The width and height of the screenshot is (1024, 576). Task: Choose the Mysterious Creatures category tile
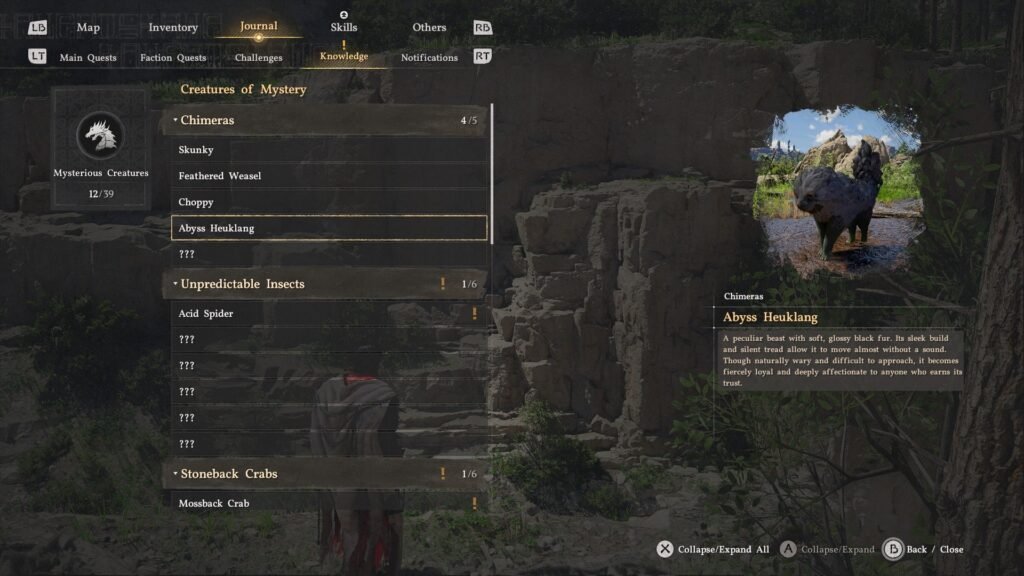tap(101, 147)
